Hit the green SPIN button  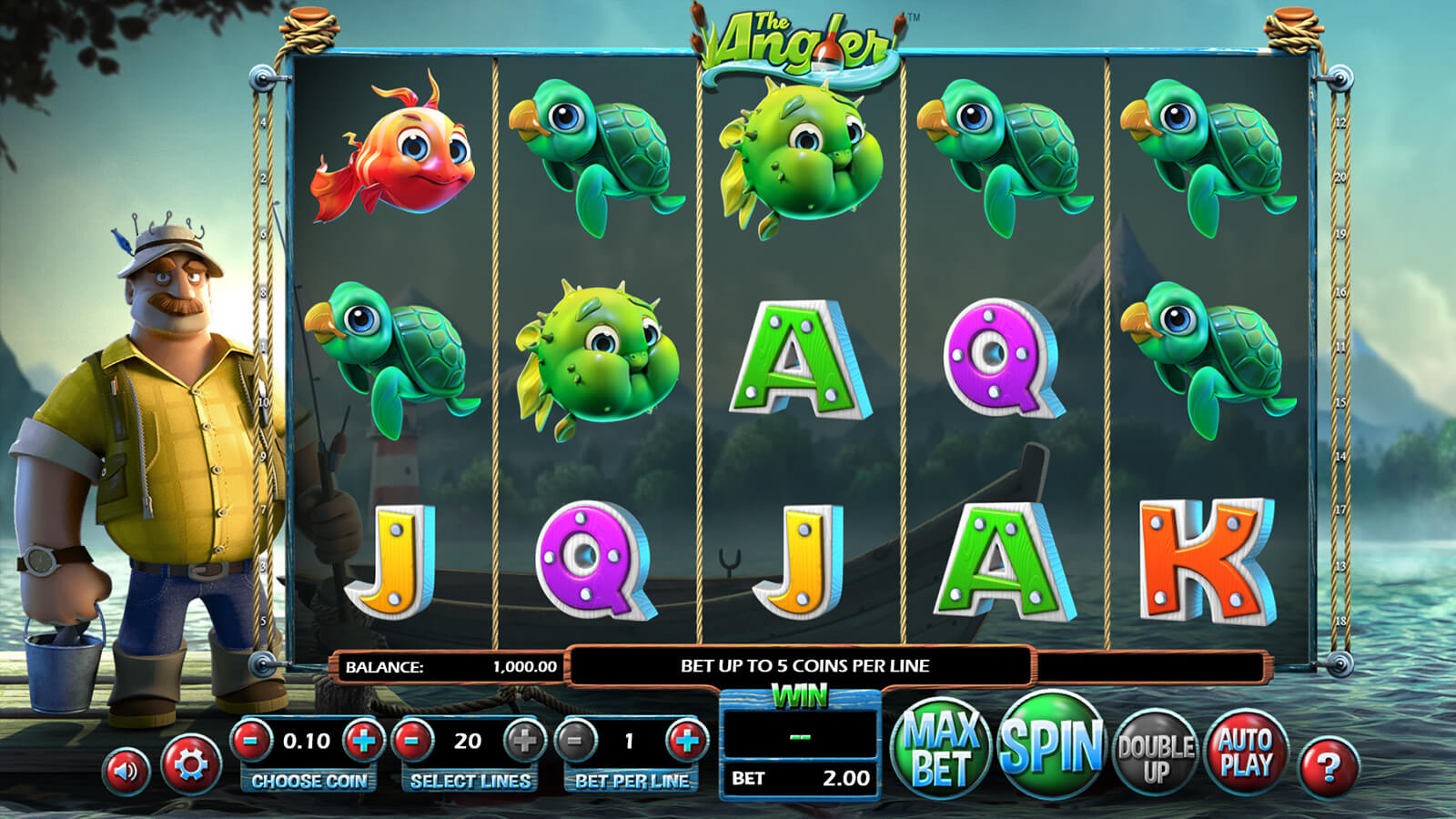tap(1051, 746)
